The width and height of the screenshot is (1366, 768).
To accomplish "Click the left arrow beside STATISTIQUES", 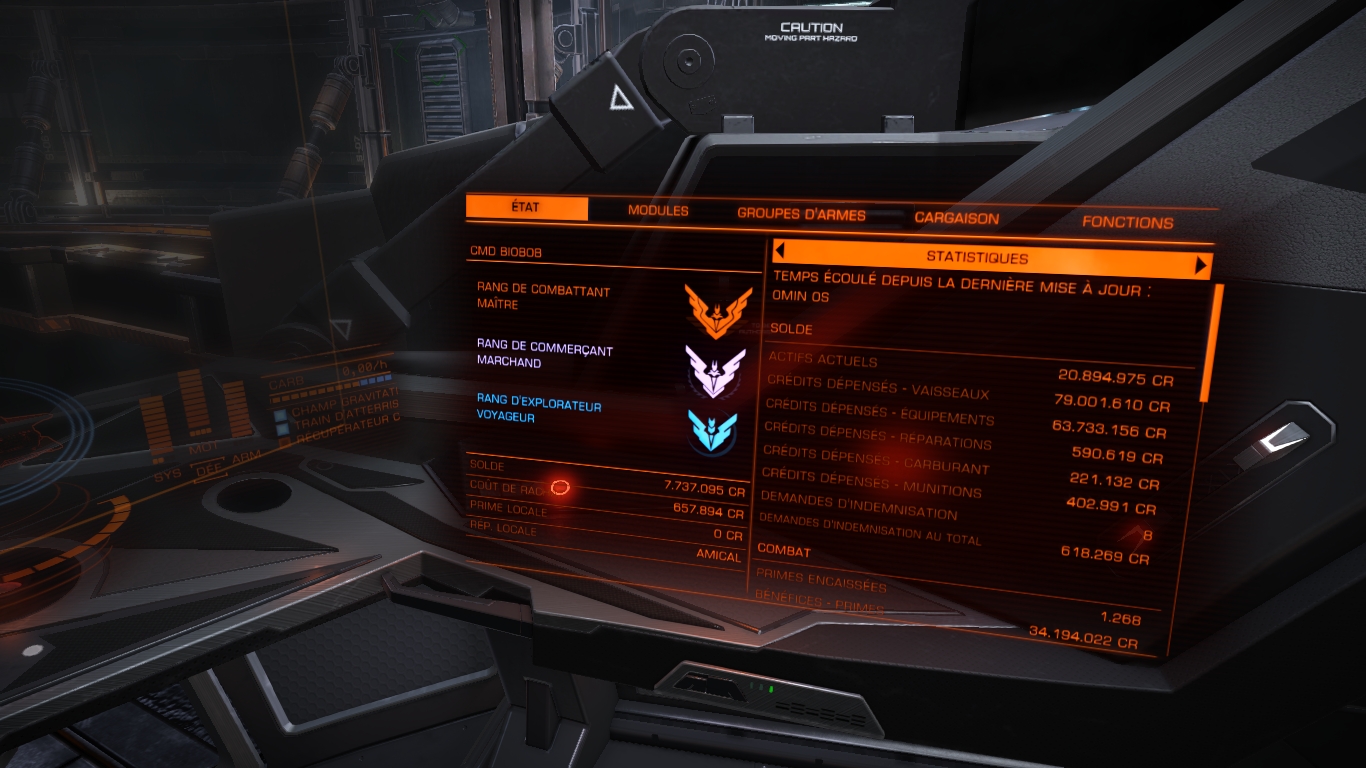I will point(779,251).
